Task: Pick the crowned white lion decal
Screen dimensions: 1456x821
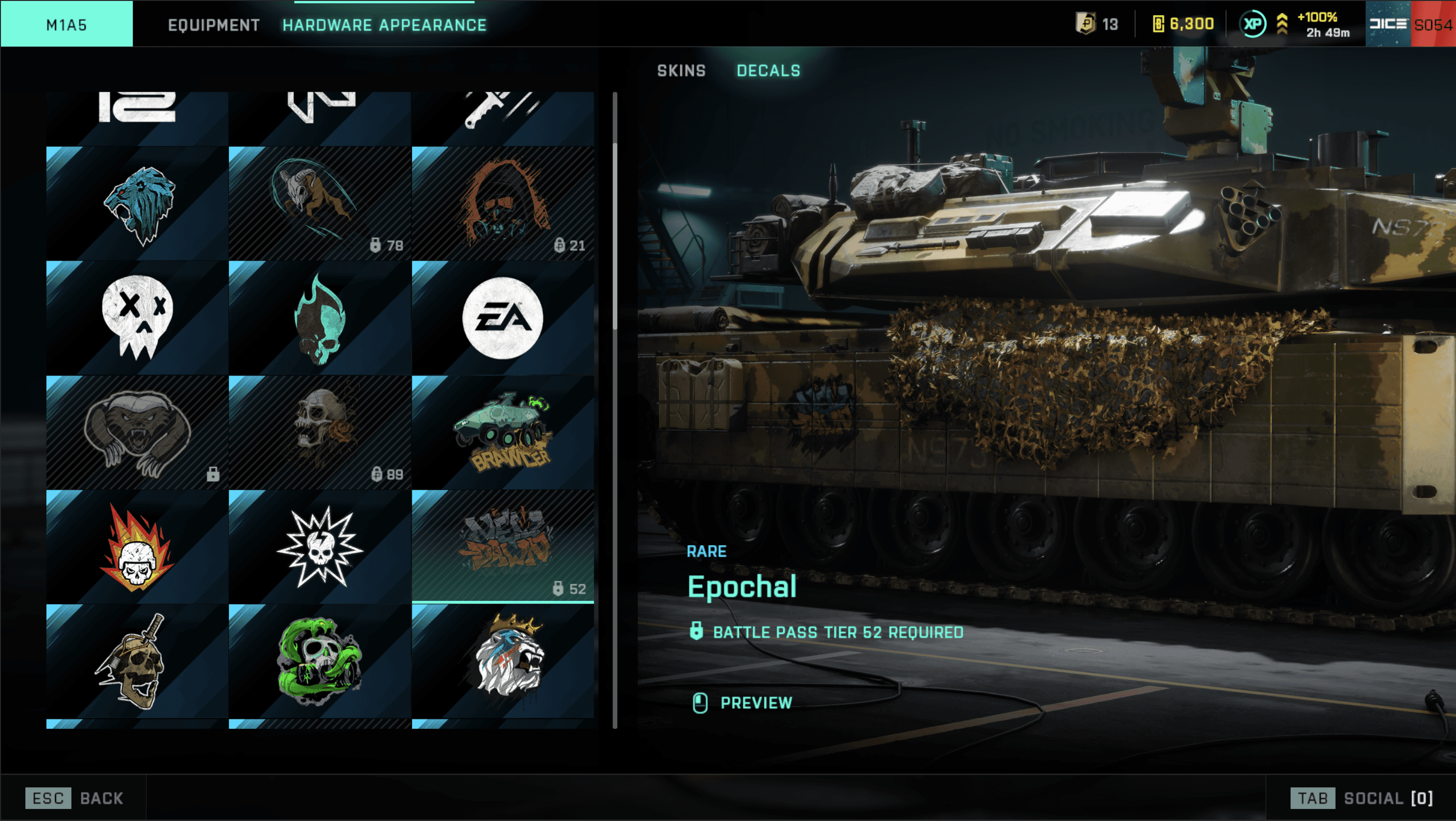Action: pyautogui.click(x=503, y=661)
